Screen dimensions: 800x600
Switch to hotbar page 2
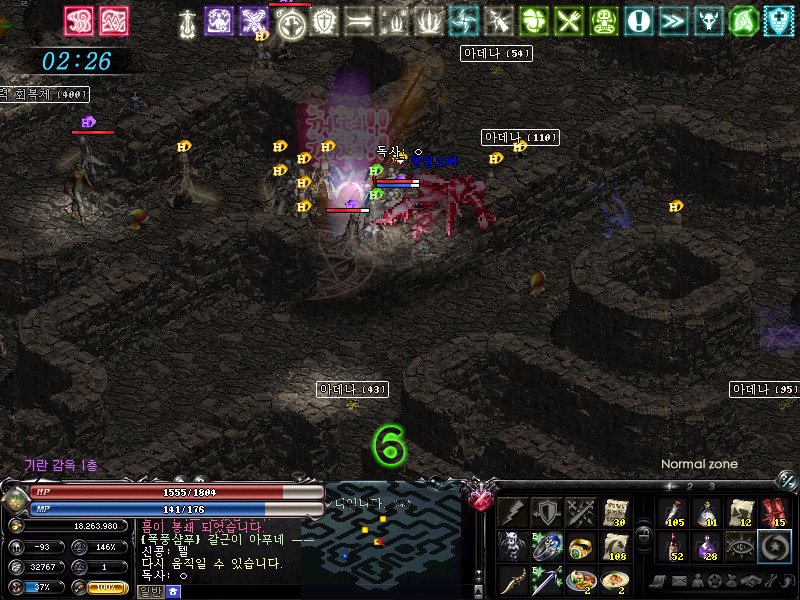[x=691, y=487]
